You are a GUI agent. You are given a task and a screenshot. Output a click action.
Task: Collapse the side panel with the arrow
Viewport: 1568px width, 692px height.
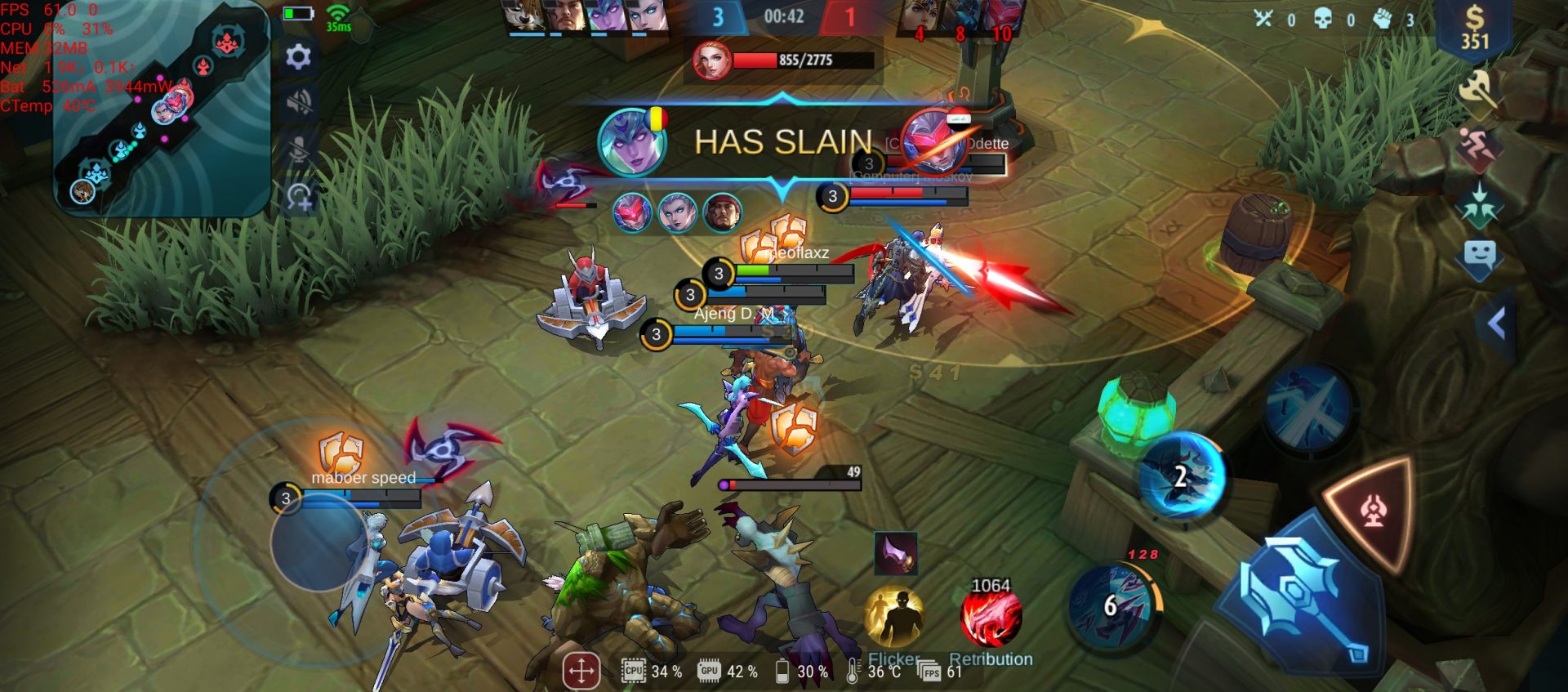[x=1496, y=324]
